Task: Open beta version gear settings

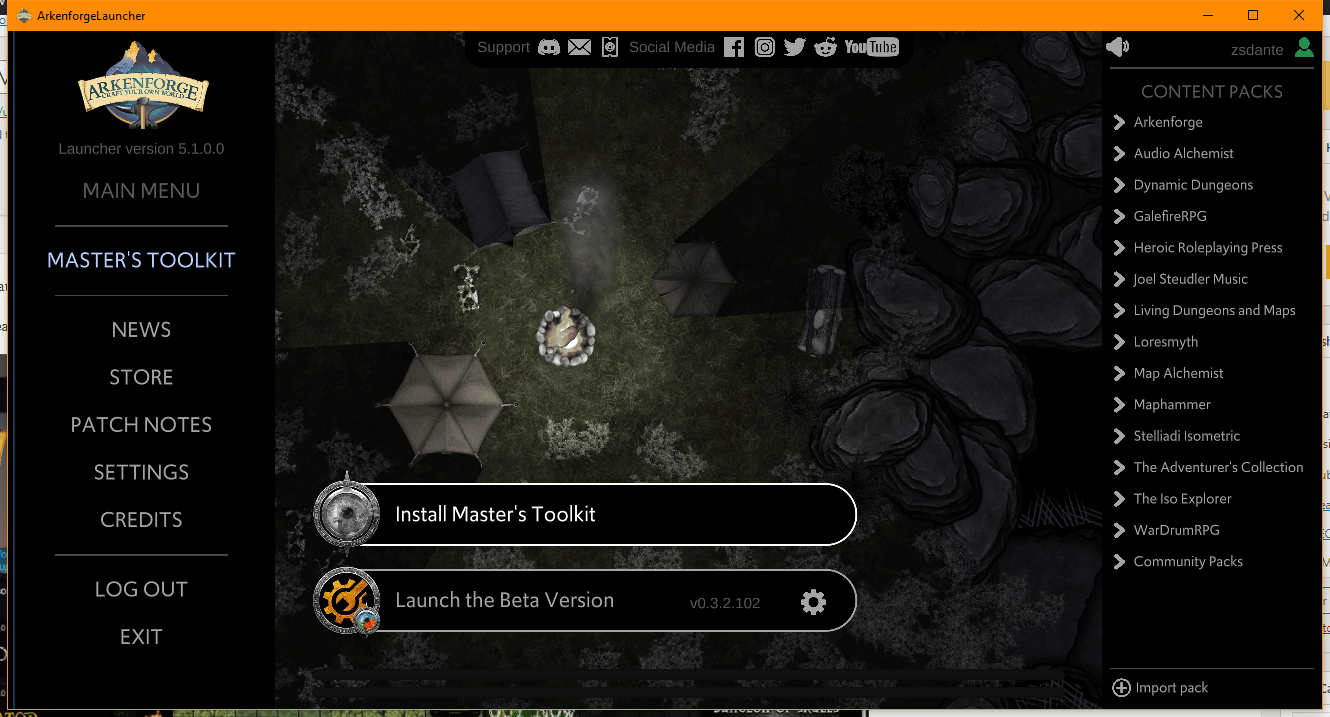Action: click(813, 602)
